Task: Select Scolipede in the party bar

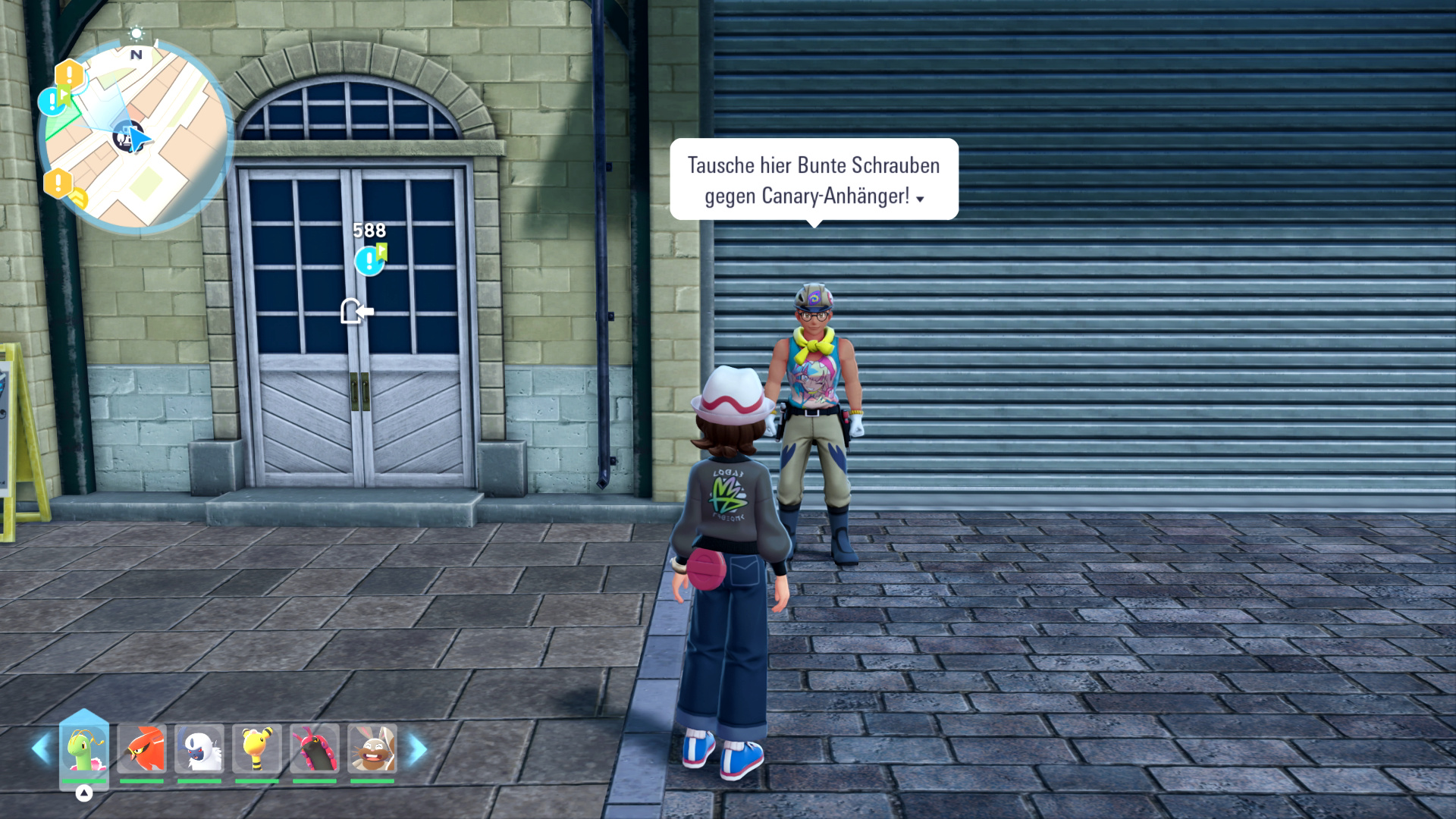Action: [x=315, y=748]
